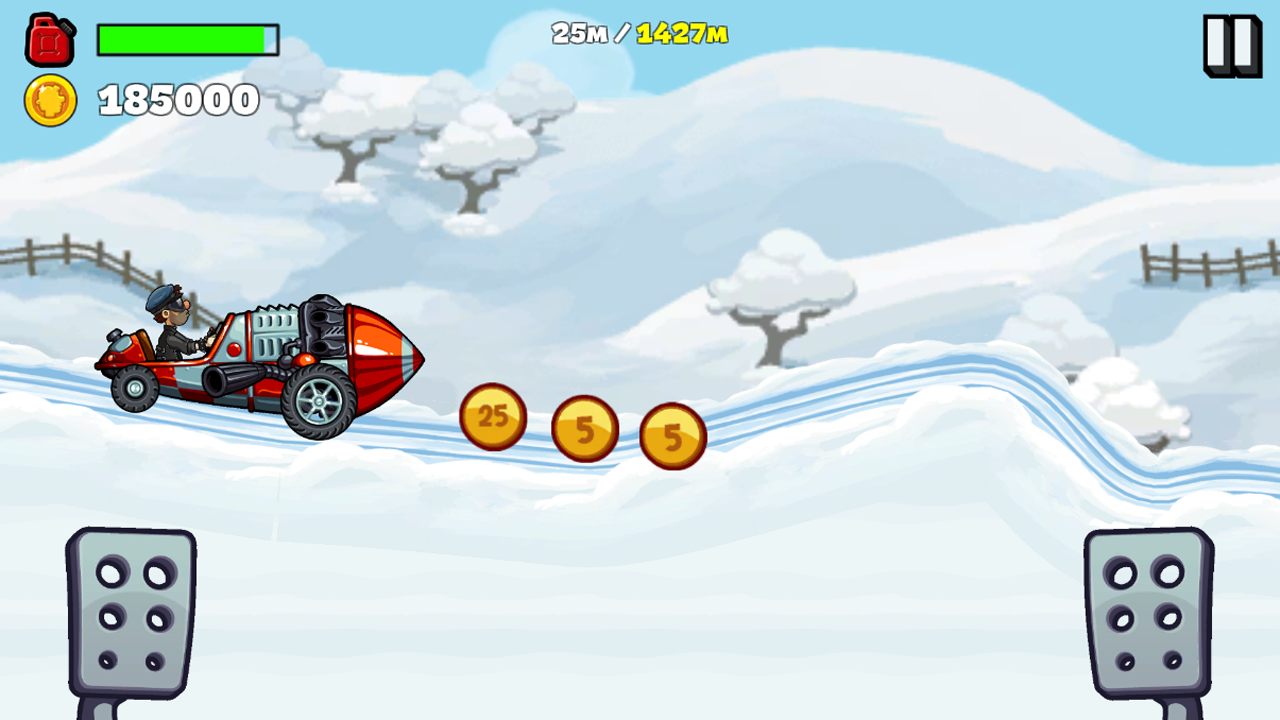Viewport: 1280px width, 720px height.
Task: Click the rear wheel of the vehicle
Action: pyautogui.click(x=135, y=390)
